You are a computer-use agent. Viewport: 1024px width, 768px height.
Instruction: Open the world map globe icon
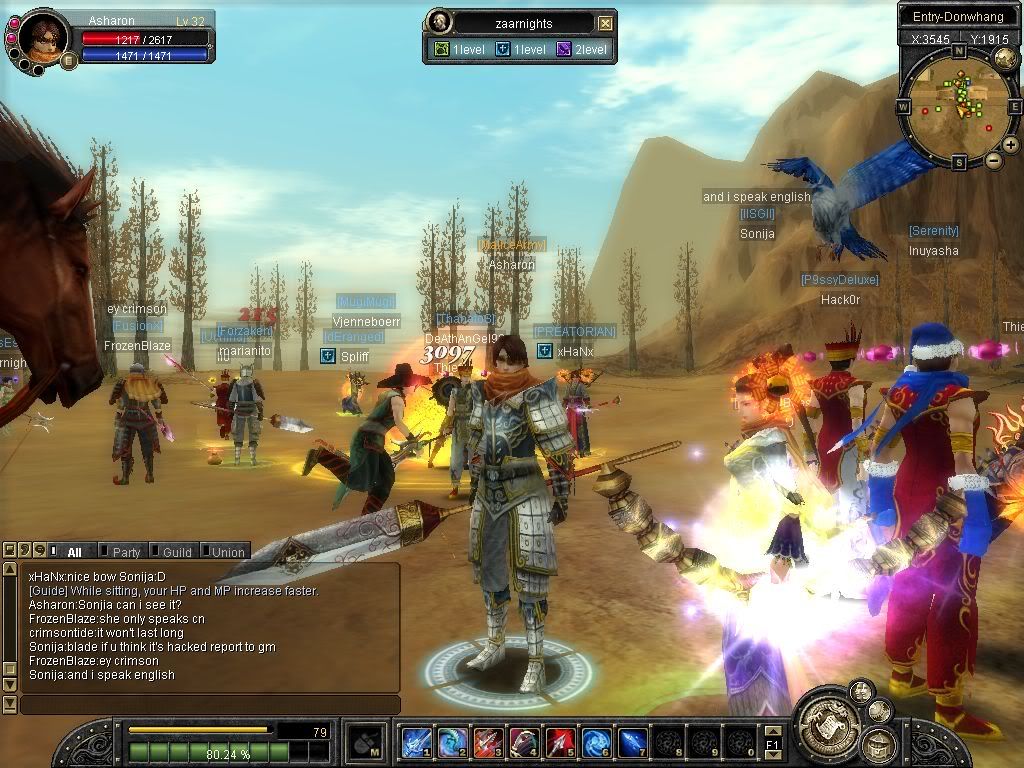pyautogui.click(x=1005, y=58)
